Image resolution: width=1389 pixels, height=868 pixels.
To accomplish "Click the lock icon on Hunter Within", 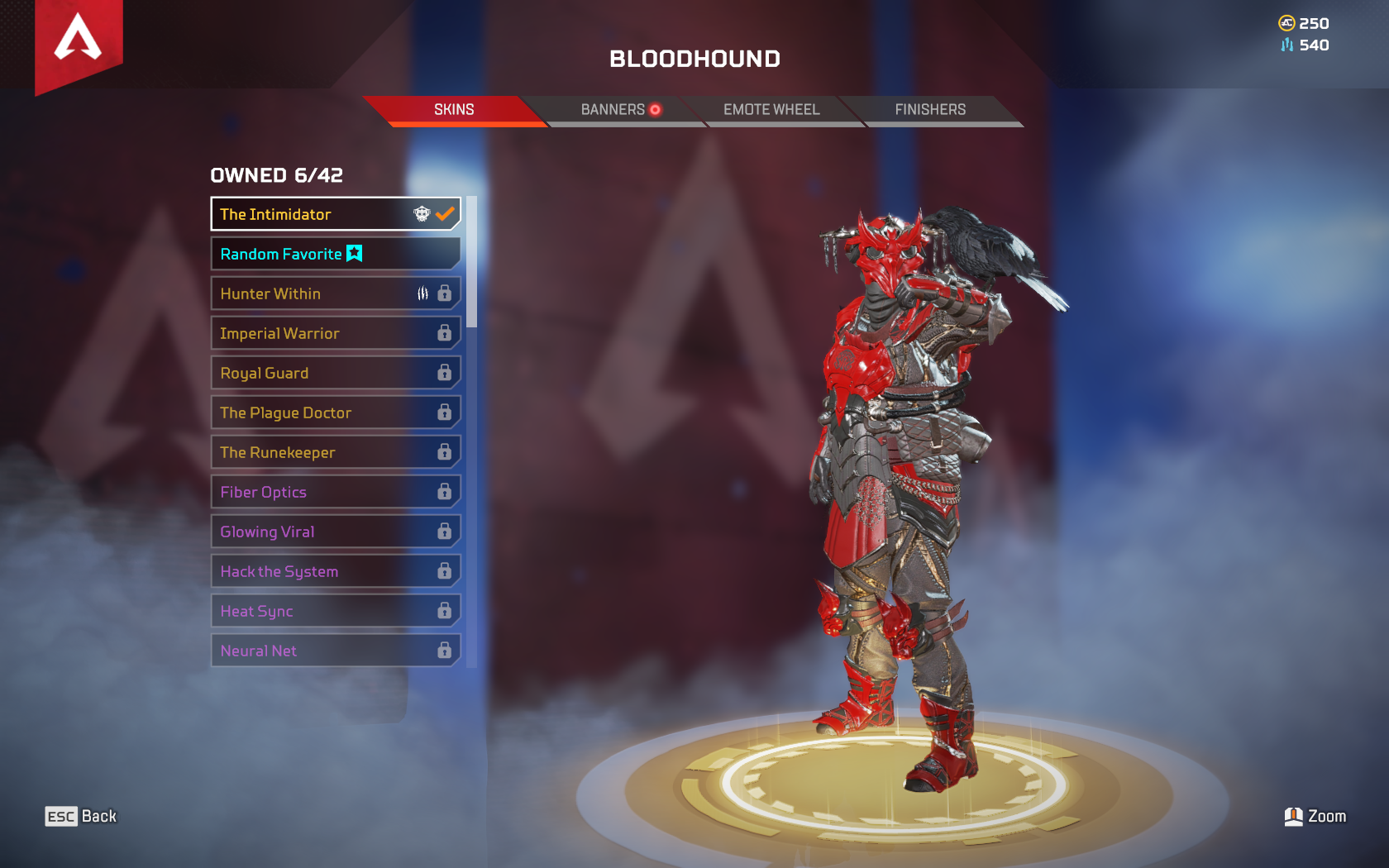I will pos(445,293).
